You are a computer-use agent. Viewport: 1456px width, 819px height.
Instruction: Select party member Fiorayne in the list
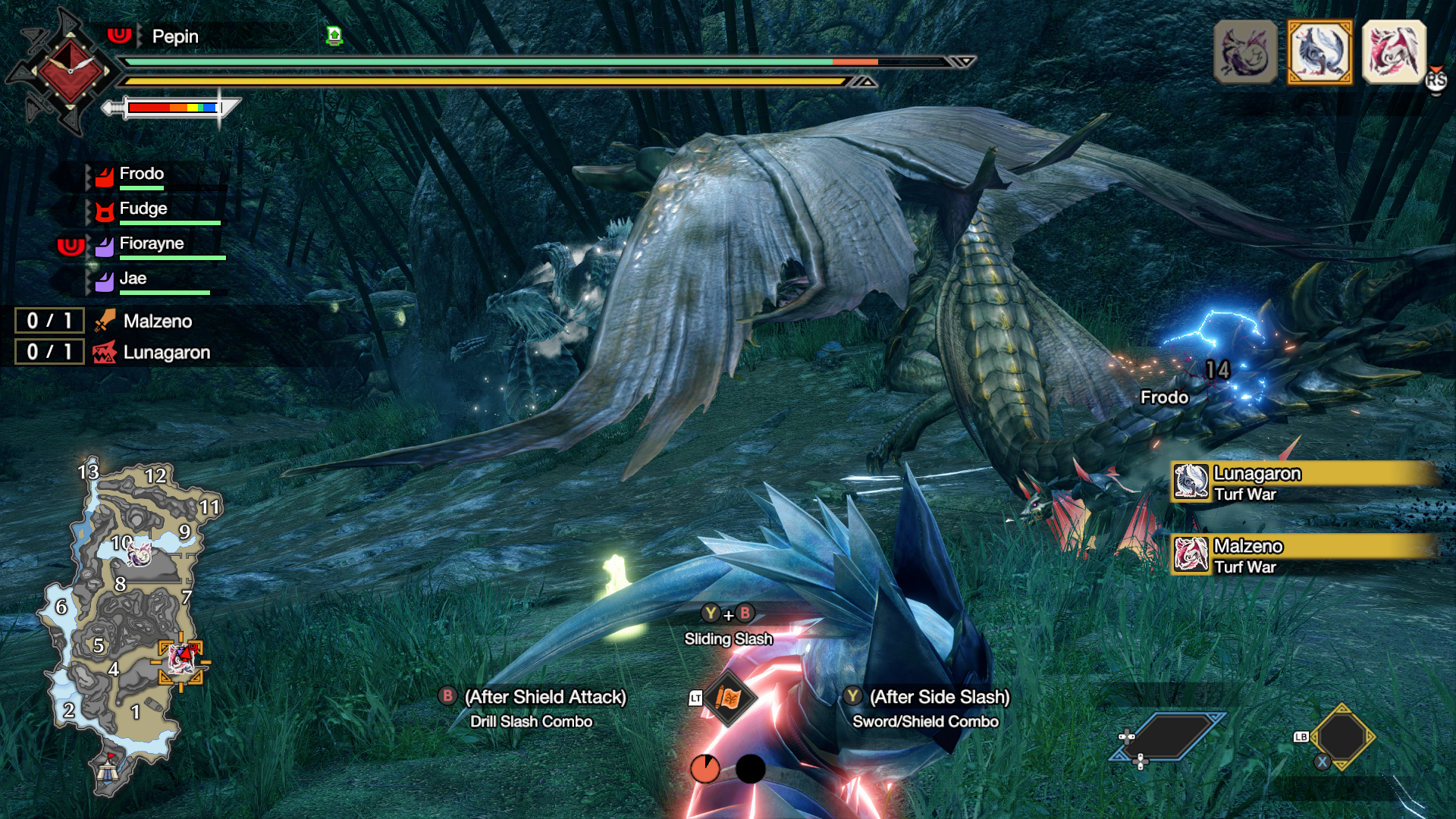tap(151, 244)
